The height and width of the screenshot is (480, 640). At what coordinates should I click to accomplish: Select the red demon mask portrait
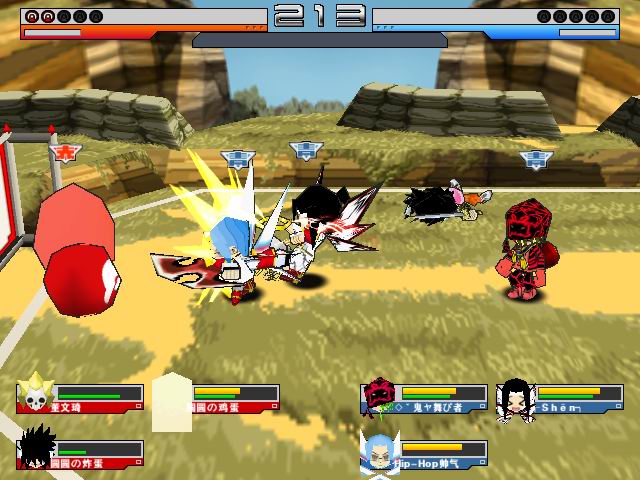click(x=379, y=396)
